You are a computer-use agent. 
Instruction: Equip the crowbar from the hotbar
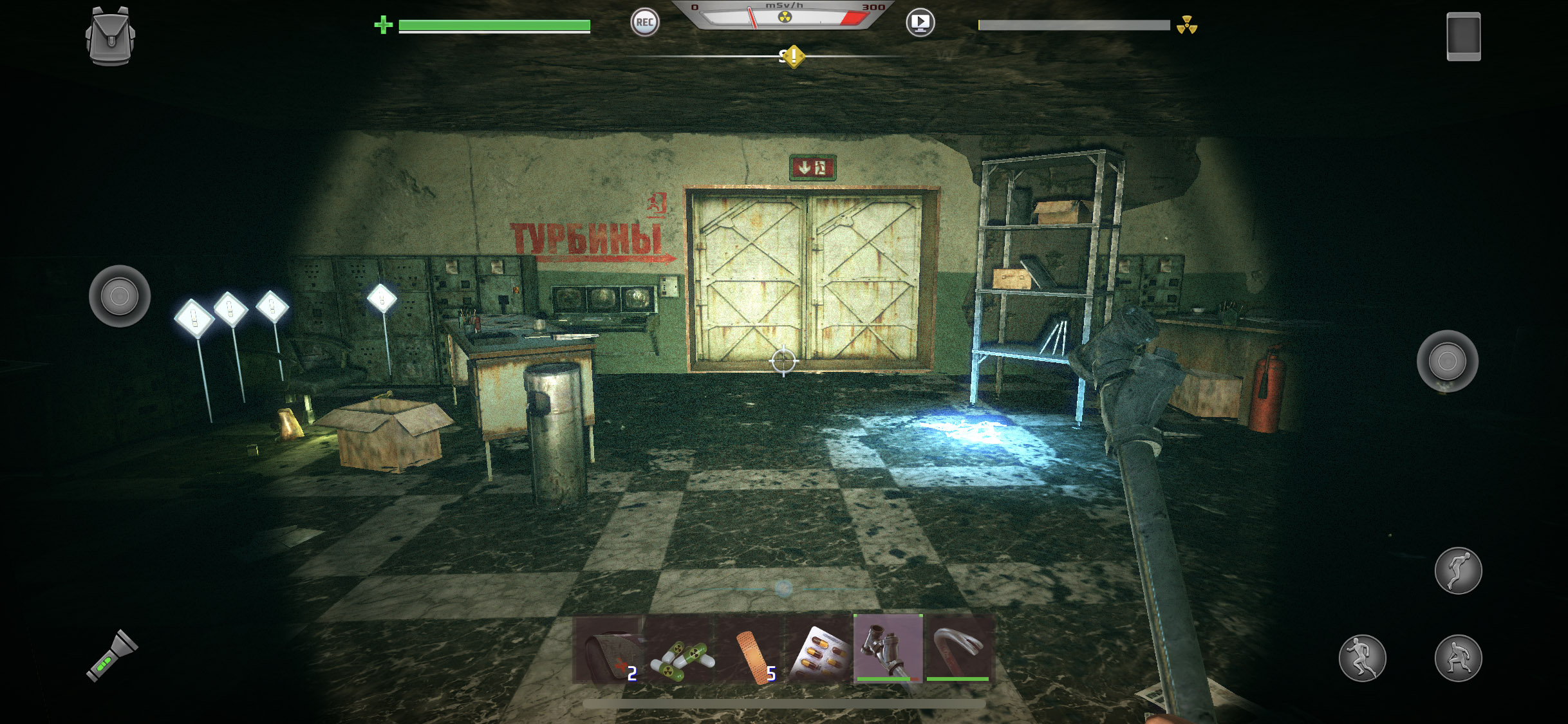(958, 648)
